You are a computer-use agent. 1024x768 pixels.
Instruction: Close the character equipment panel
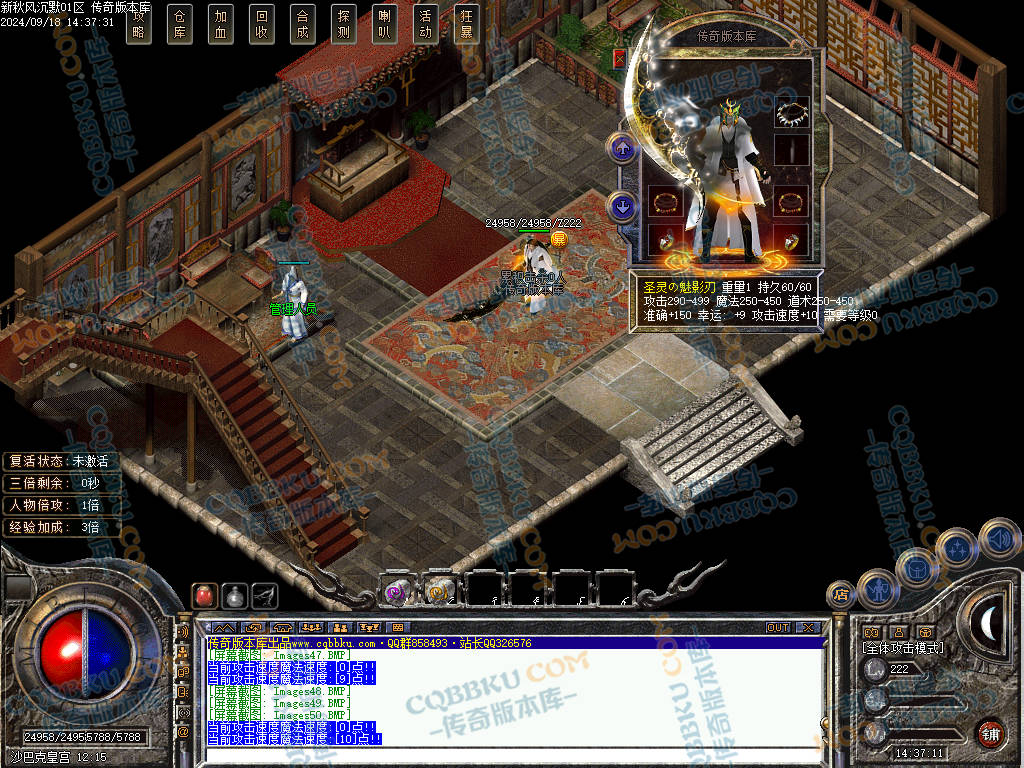tap(619, 58)
